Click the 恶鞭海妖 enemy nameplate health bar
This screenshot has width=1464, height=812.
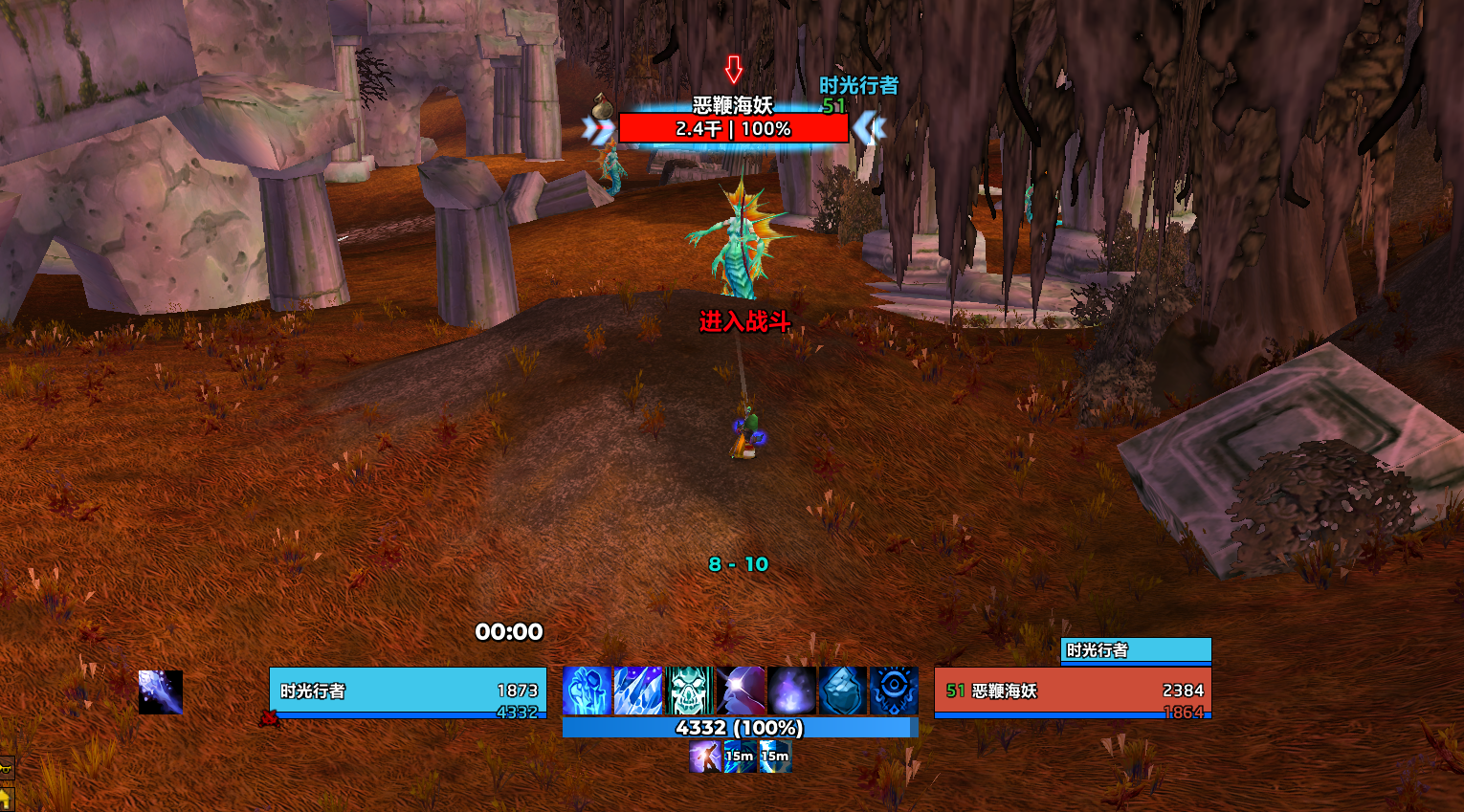click(x=734, y=128)
